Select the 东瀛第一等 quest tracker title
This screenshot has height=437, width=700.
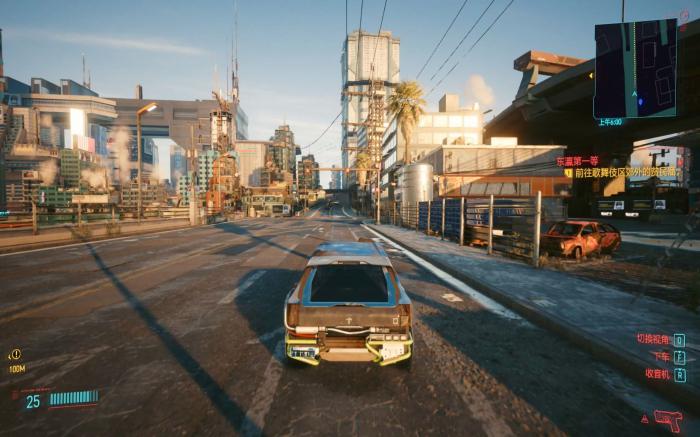coord(577,160)
